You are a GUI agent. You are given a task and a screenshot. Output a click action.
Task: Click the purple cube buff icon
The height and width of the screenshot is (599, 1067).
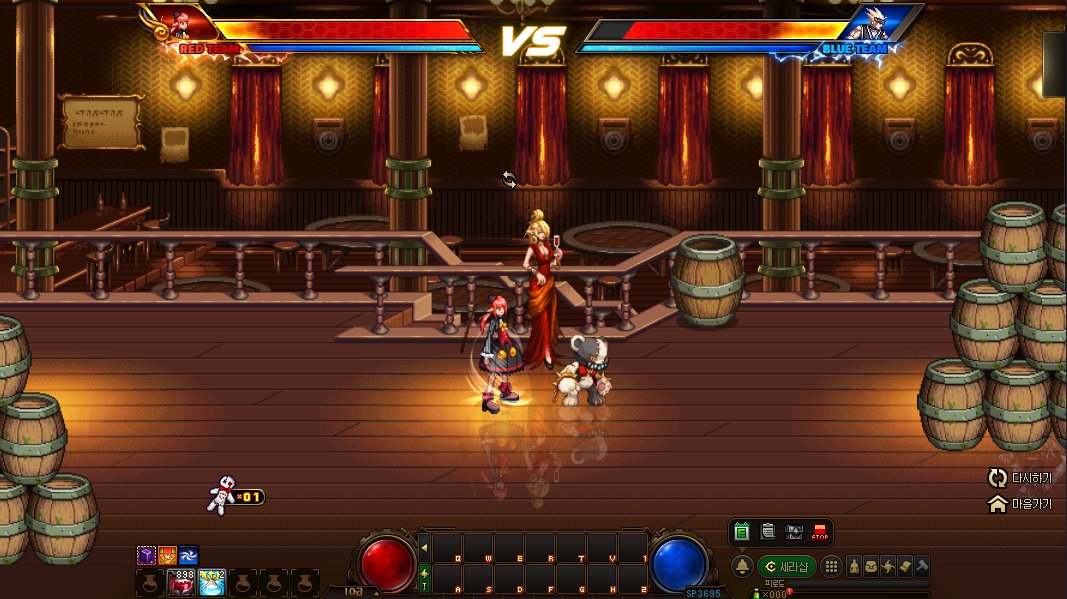point(146,555)
